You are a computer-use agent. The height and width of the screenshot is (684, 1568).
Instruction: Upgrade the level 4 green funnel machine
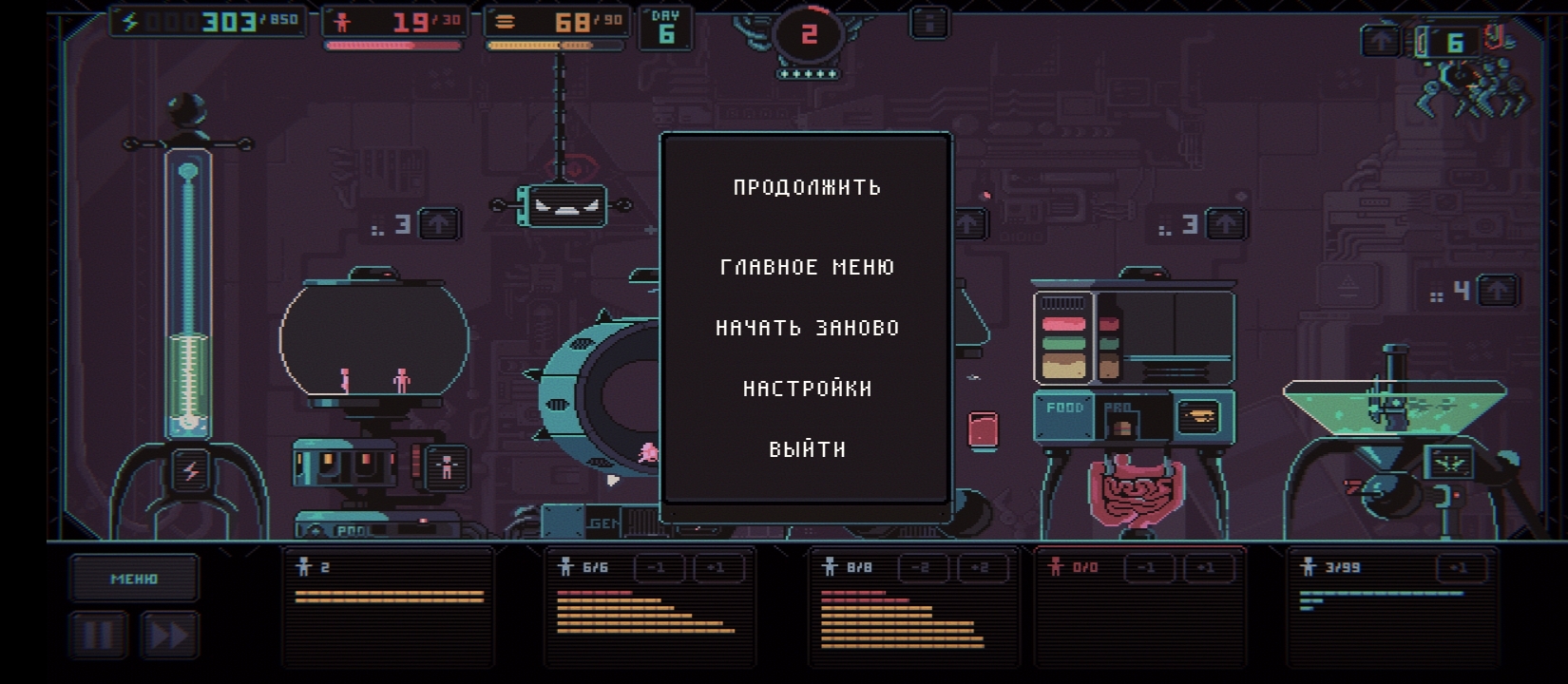(1498, 291)
